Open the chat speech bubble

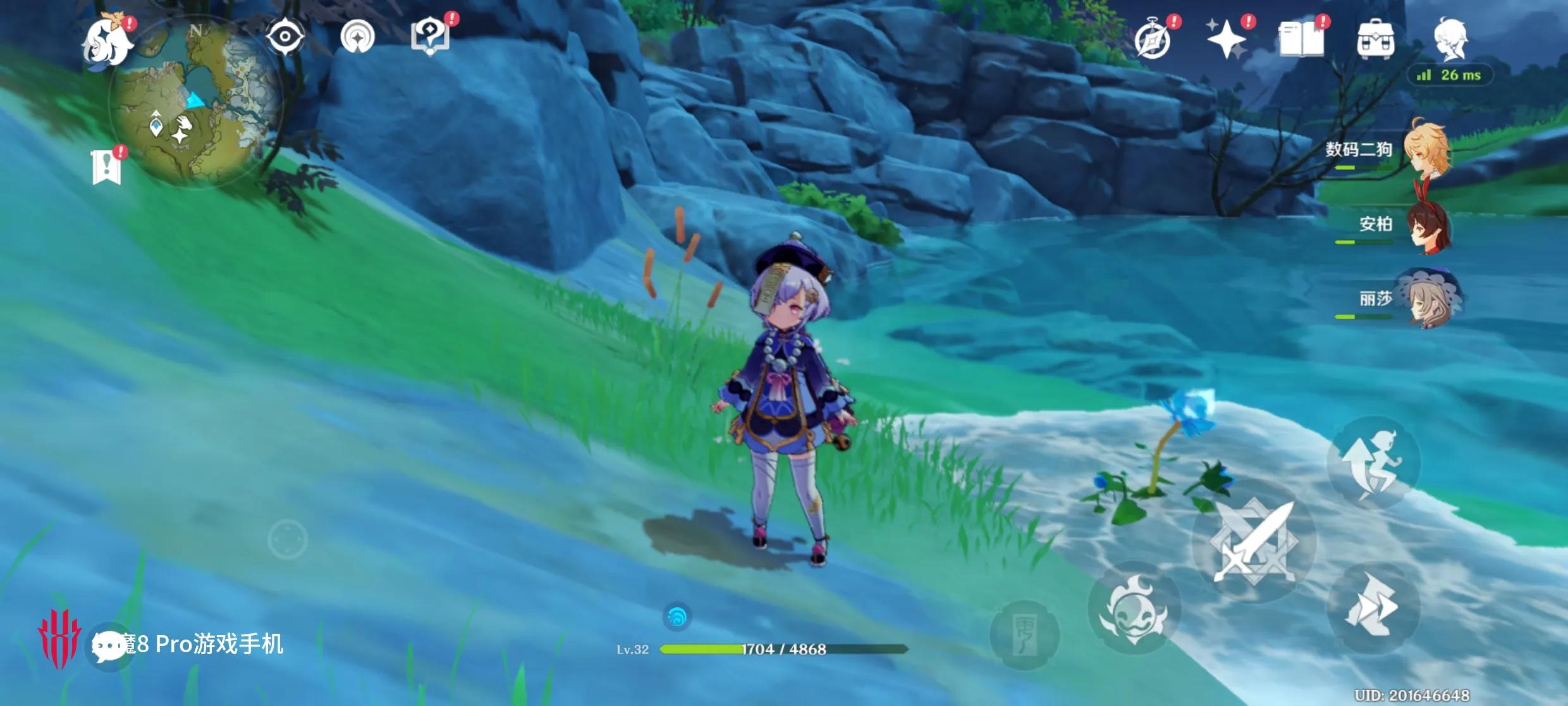[x=107, y=646]
